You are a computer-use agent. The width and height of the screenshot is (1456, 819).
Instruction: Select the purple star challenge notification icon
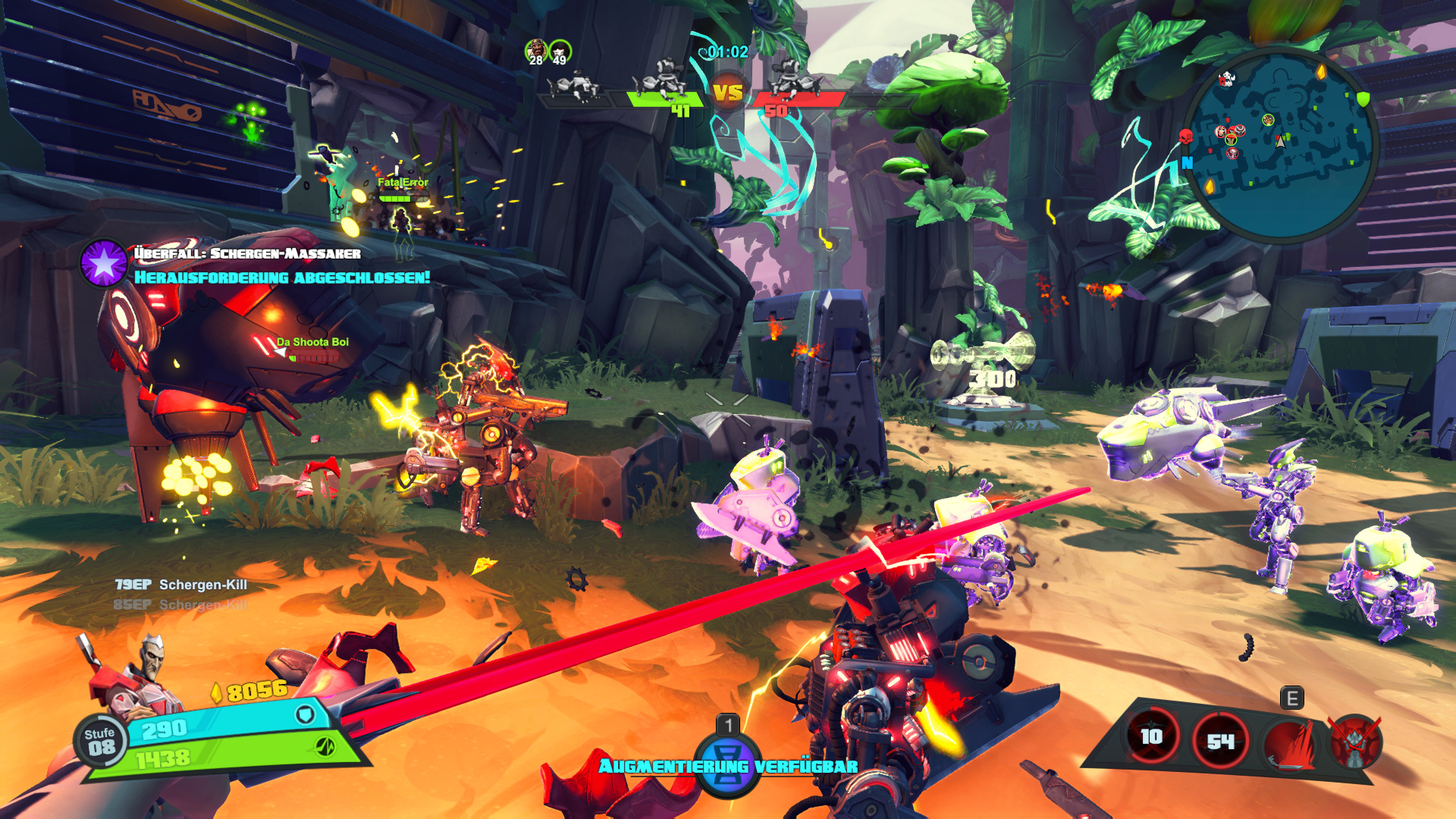click(x=104, y=263)
